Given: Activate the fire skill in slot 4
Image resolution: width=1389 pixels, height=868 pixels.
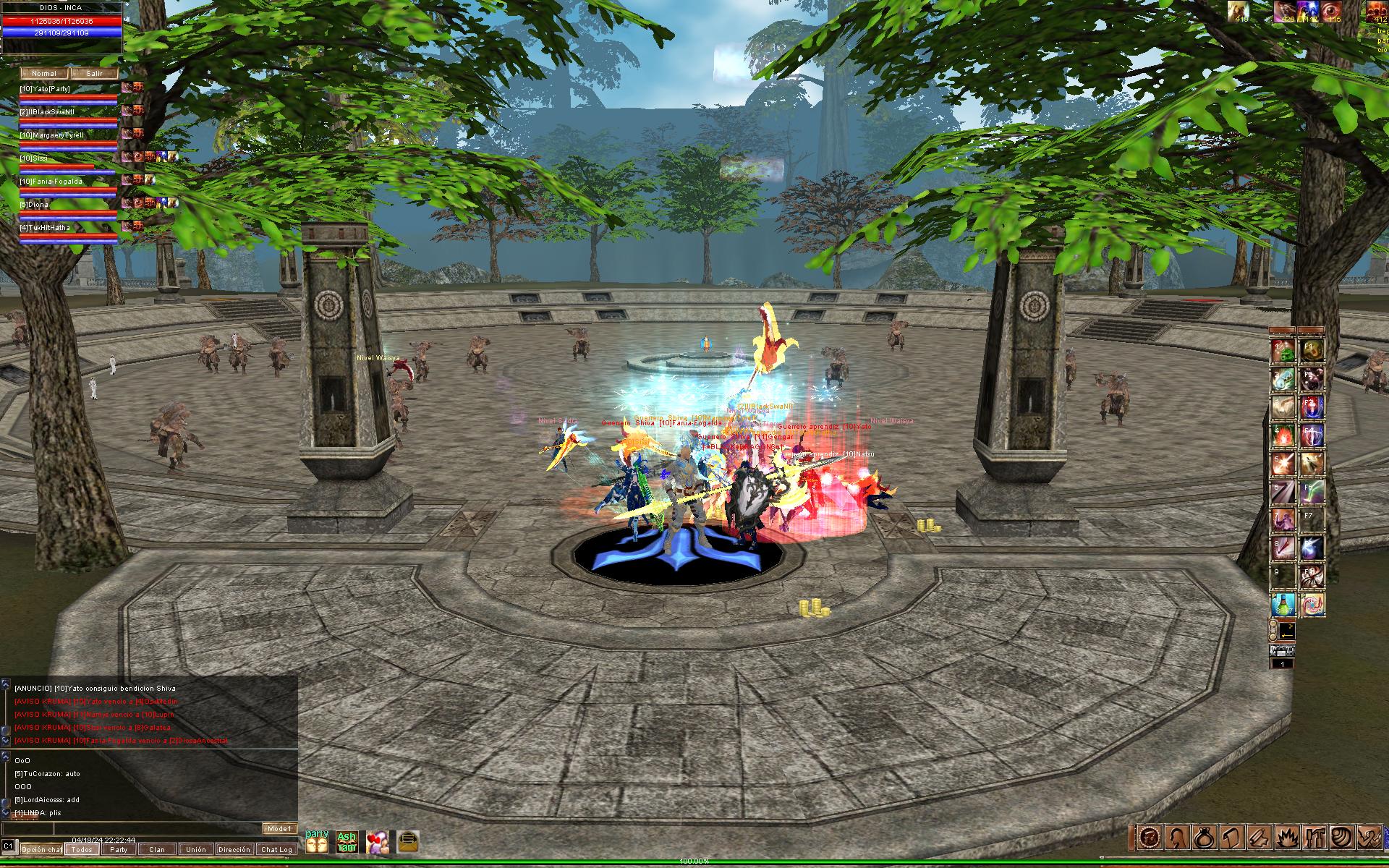Looking at the screenshot, I should [x=1283, y=437].
